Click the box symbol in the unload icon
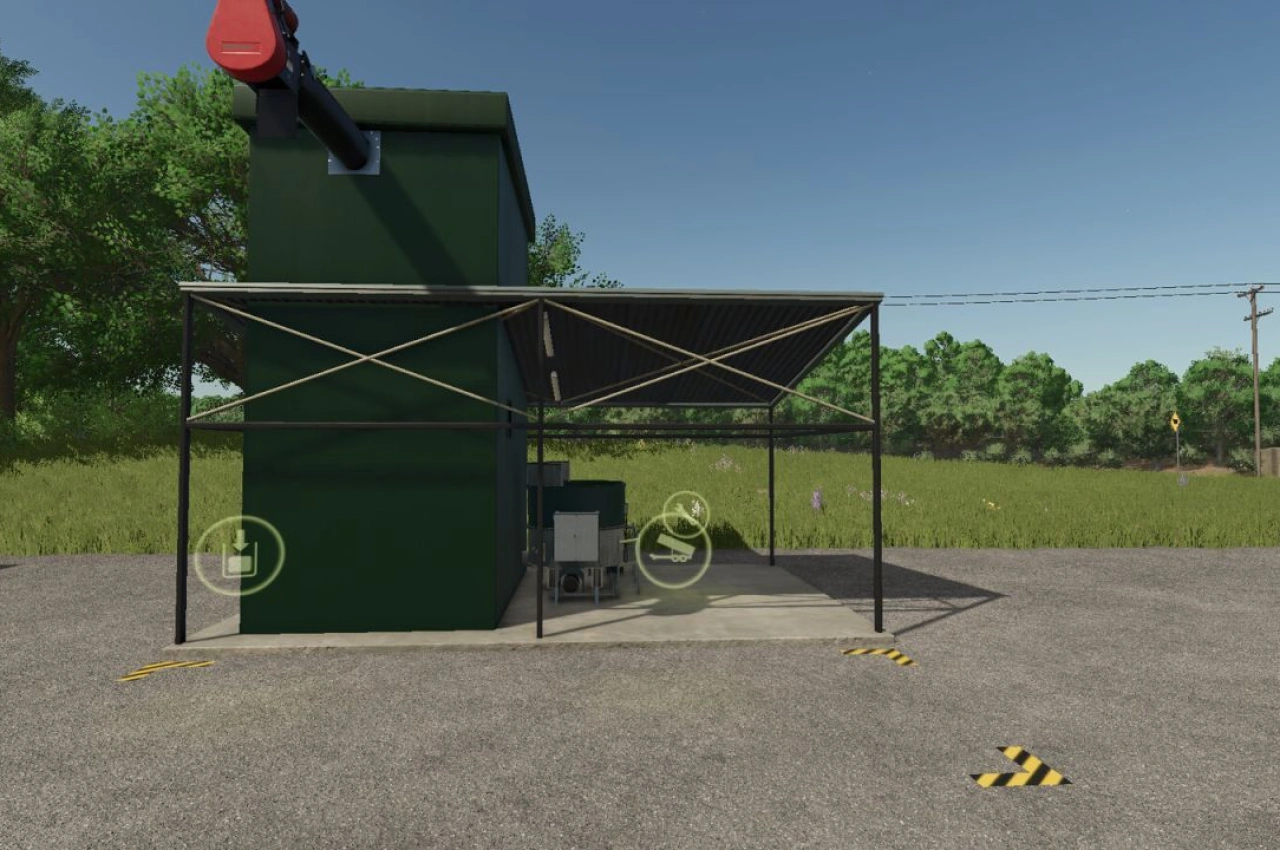Screen dimensions: 1280x850 (x=240, y=565)
